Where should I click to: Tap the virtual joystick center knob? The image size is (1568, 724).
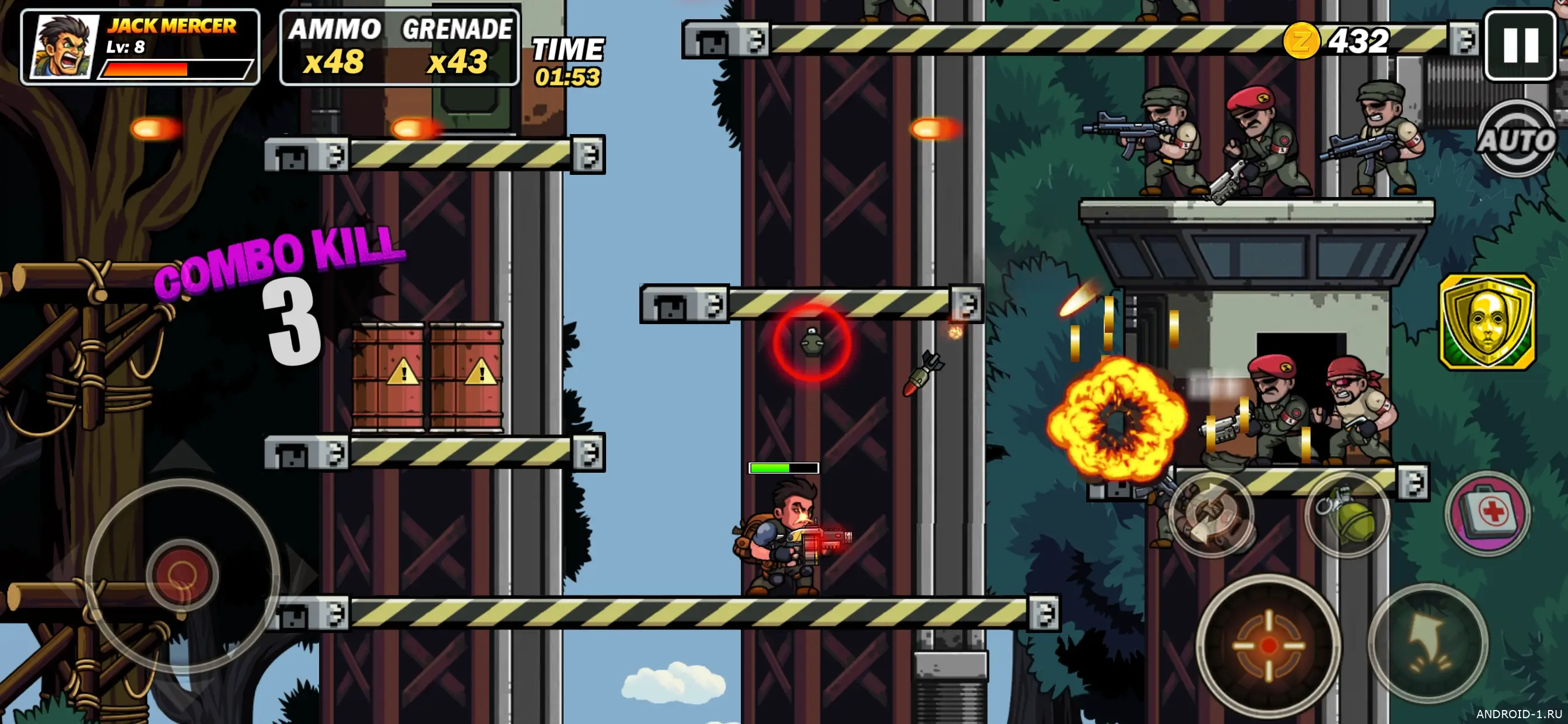click(181, 574)
